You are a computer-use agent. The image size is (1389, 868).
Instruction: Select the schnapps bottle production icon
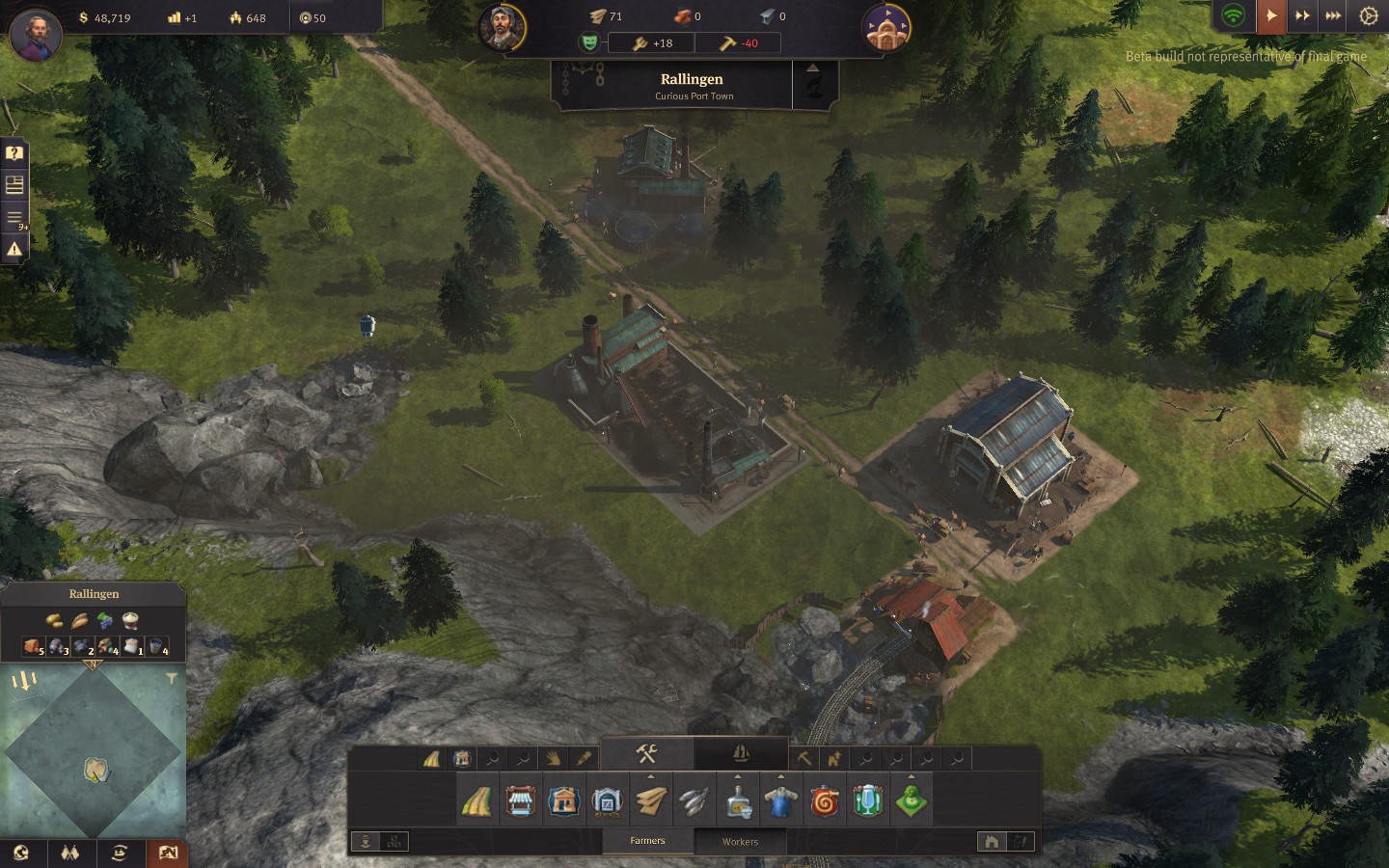coord(738,801)
